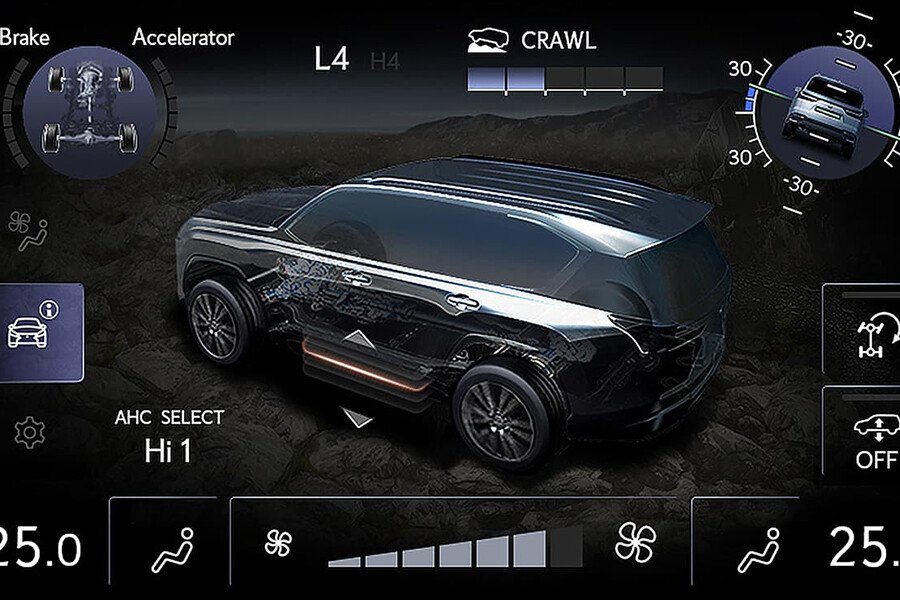This screenshot has height=600, width=900.
Task: Open the climate airflow menu in the sidebar
Action: (28, 232)
